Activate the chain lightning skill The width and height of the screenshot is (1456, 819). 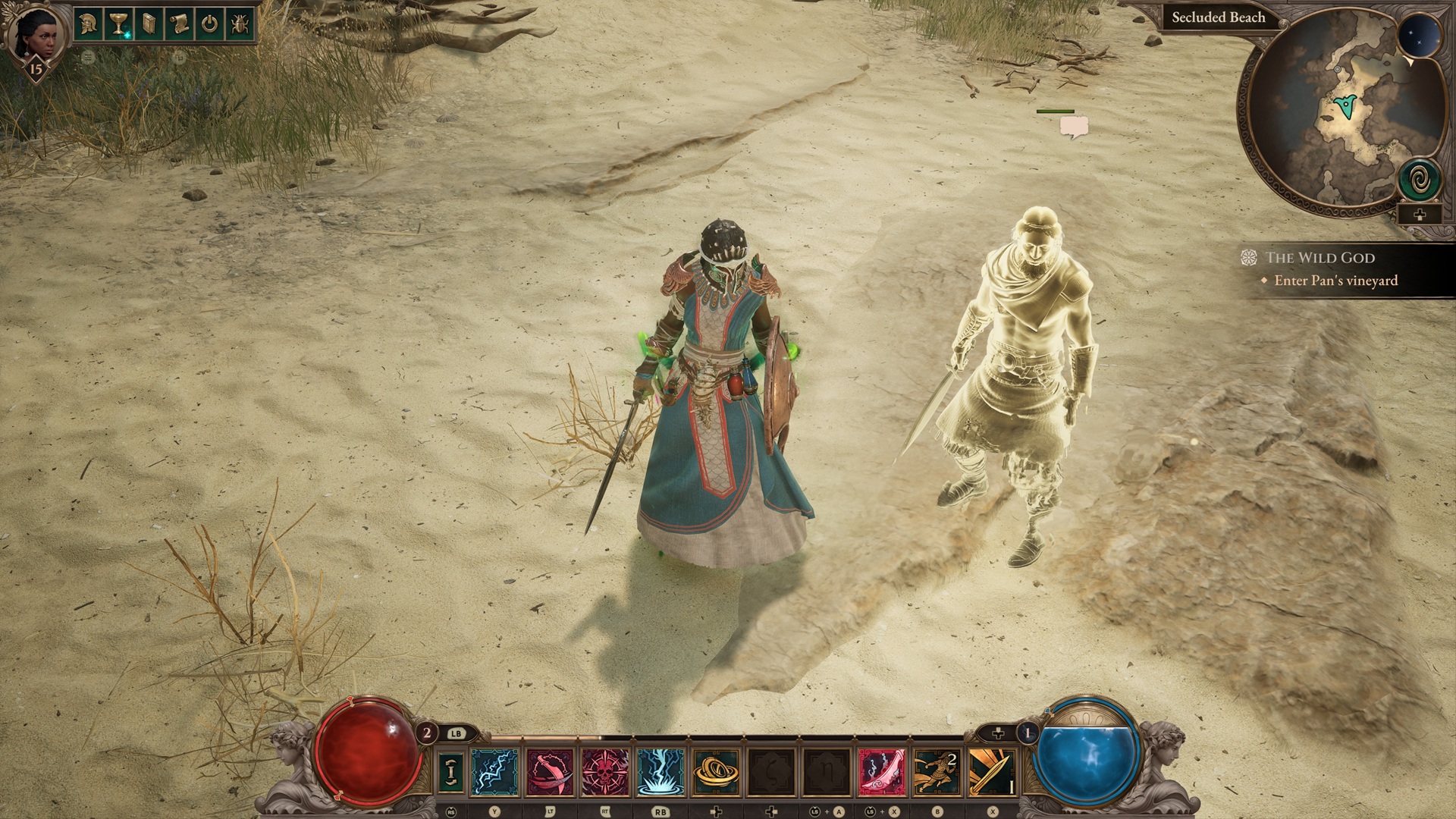click(495, 771)
